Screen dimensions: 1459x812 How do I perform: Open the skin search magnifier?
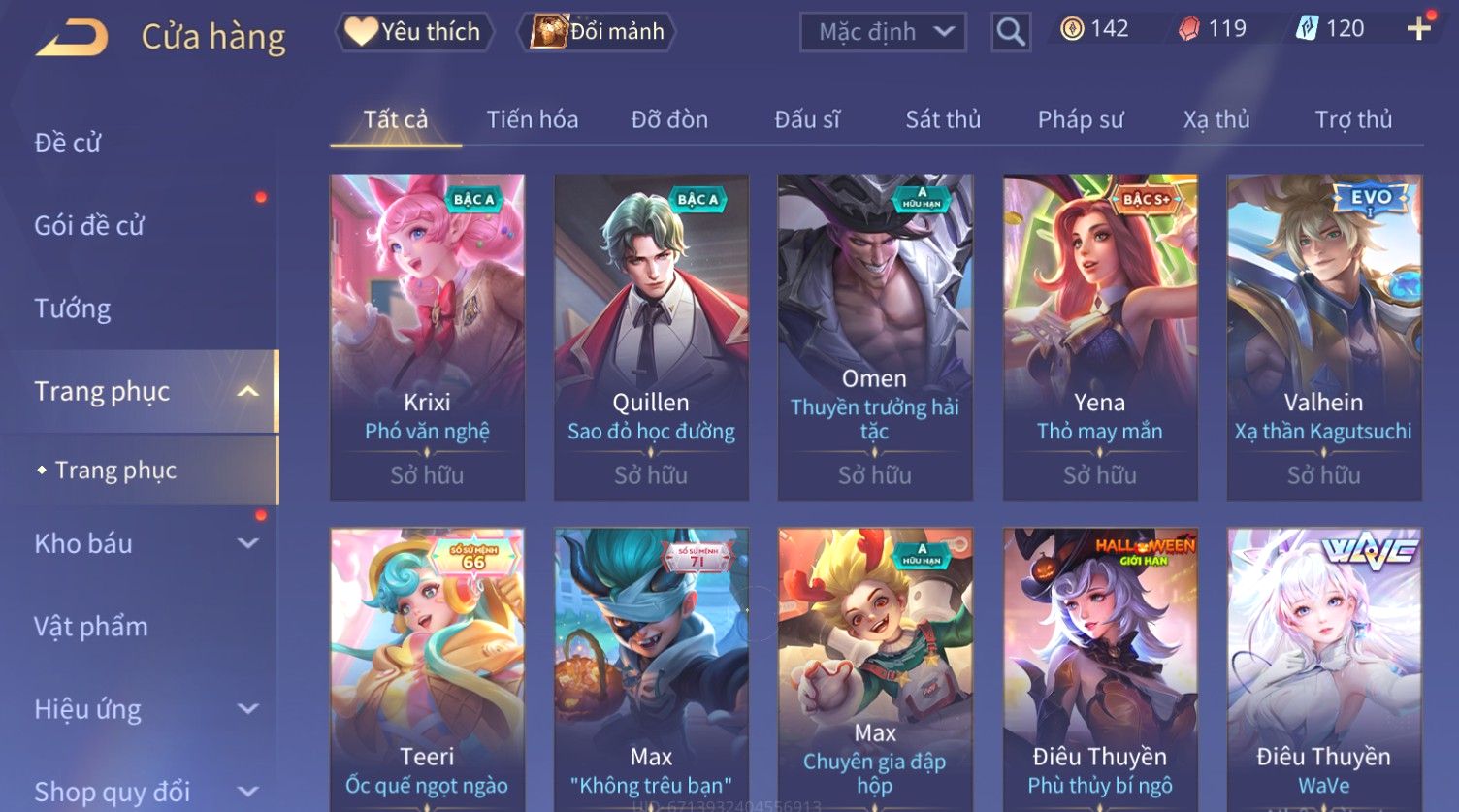point(1010,32)
